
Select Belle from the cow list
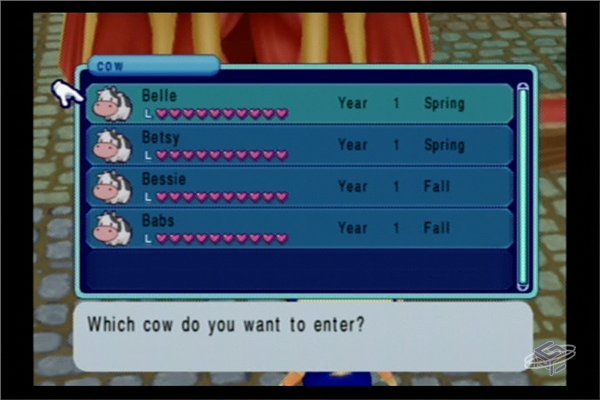point(298,103)
